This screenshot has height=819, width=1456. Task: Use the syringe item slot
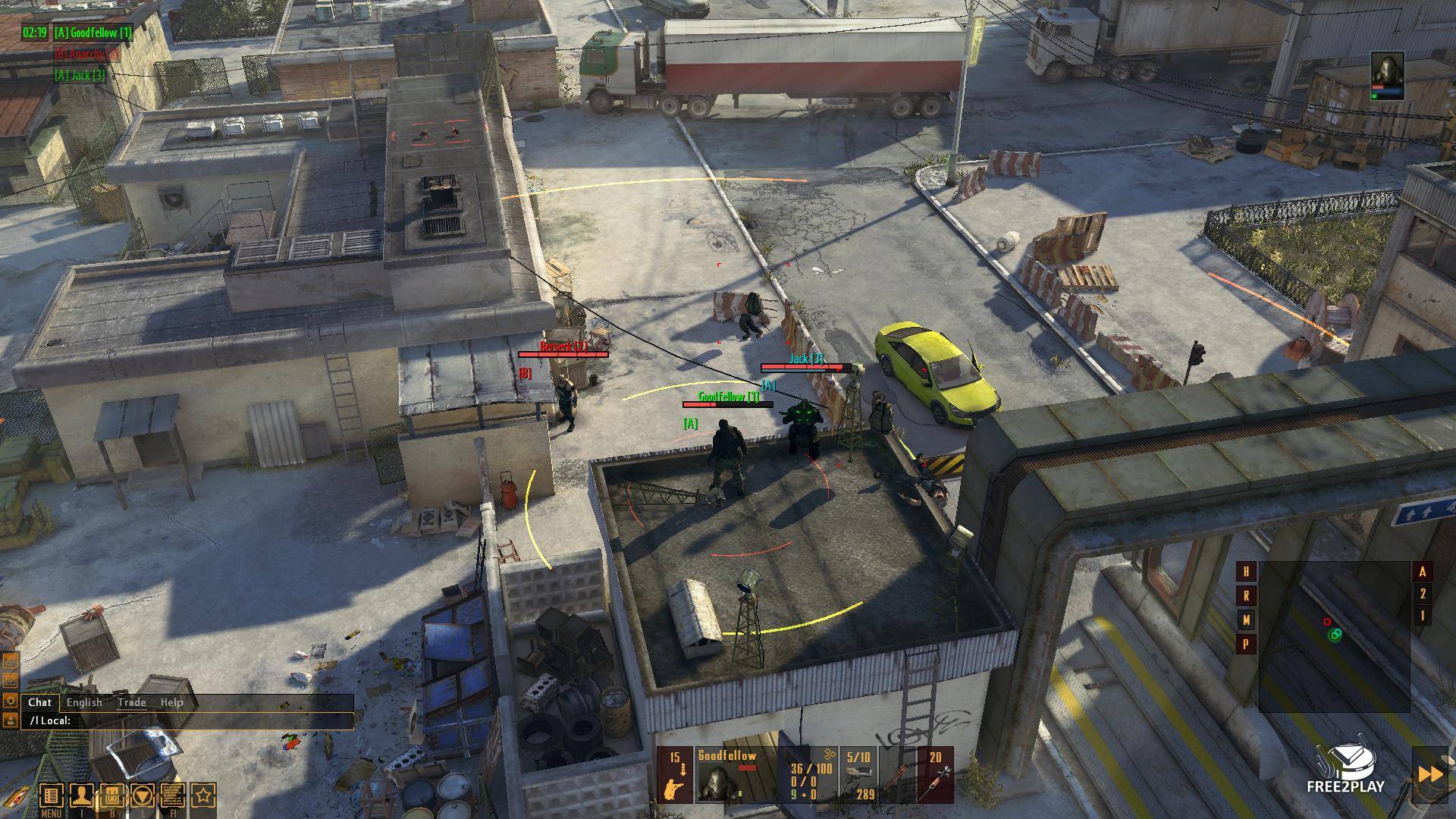(x=935, y=775)
